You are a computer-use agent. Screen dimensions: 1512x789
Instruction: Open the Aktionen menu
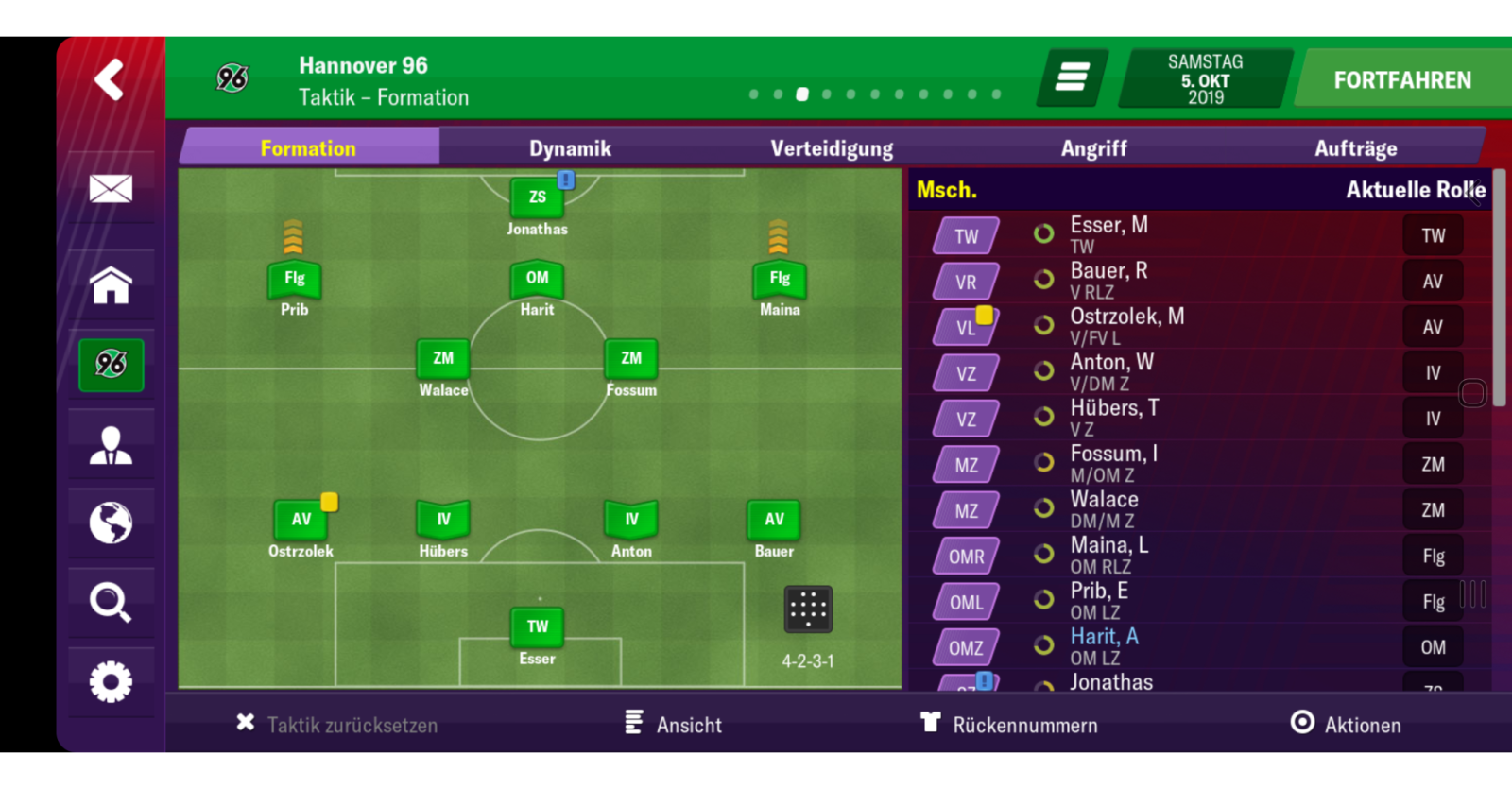[1346, 725]
